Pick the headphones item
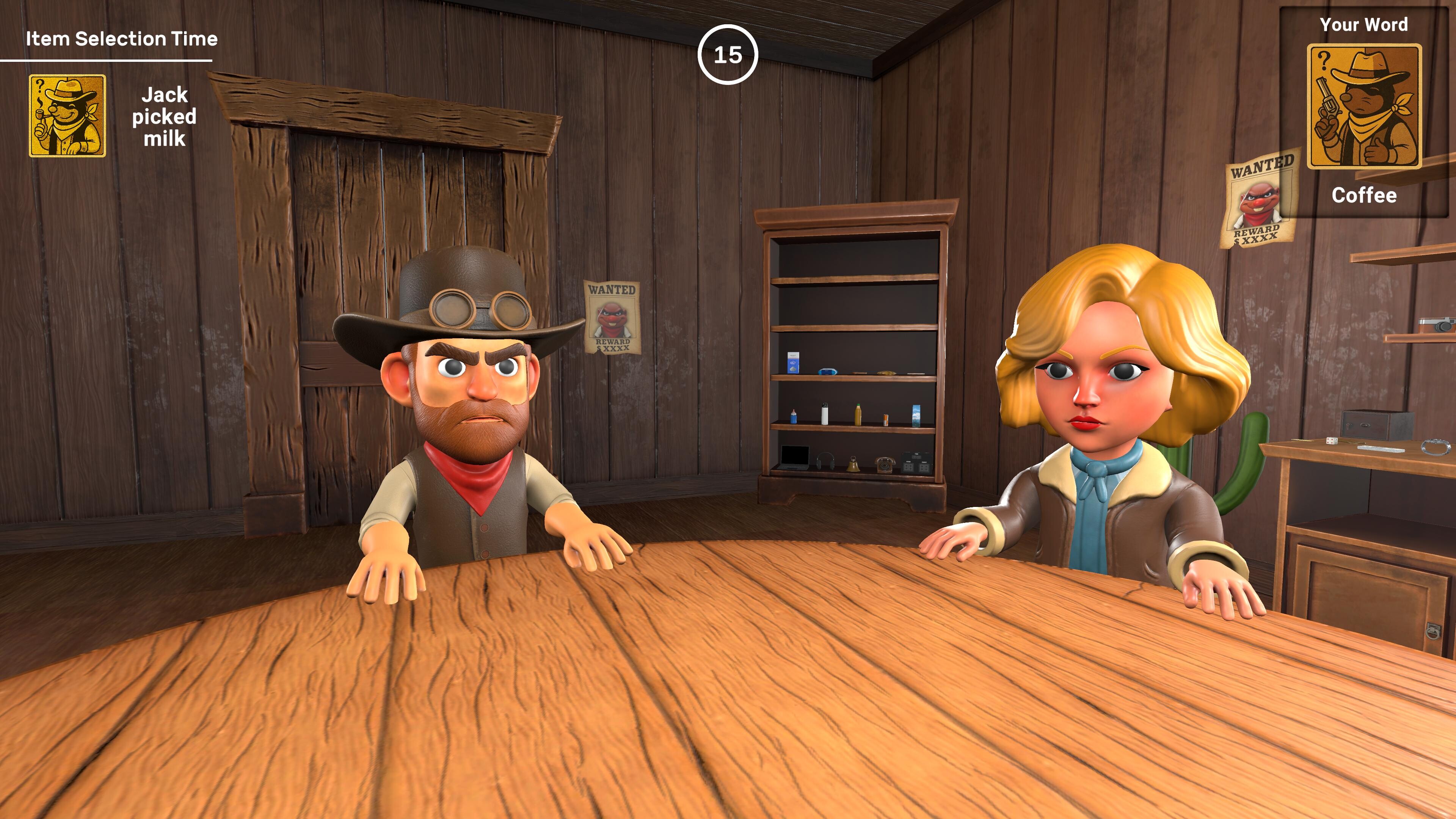This screenshot has width=1456, height=819. (x=825, y=461)
